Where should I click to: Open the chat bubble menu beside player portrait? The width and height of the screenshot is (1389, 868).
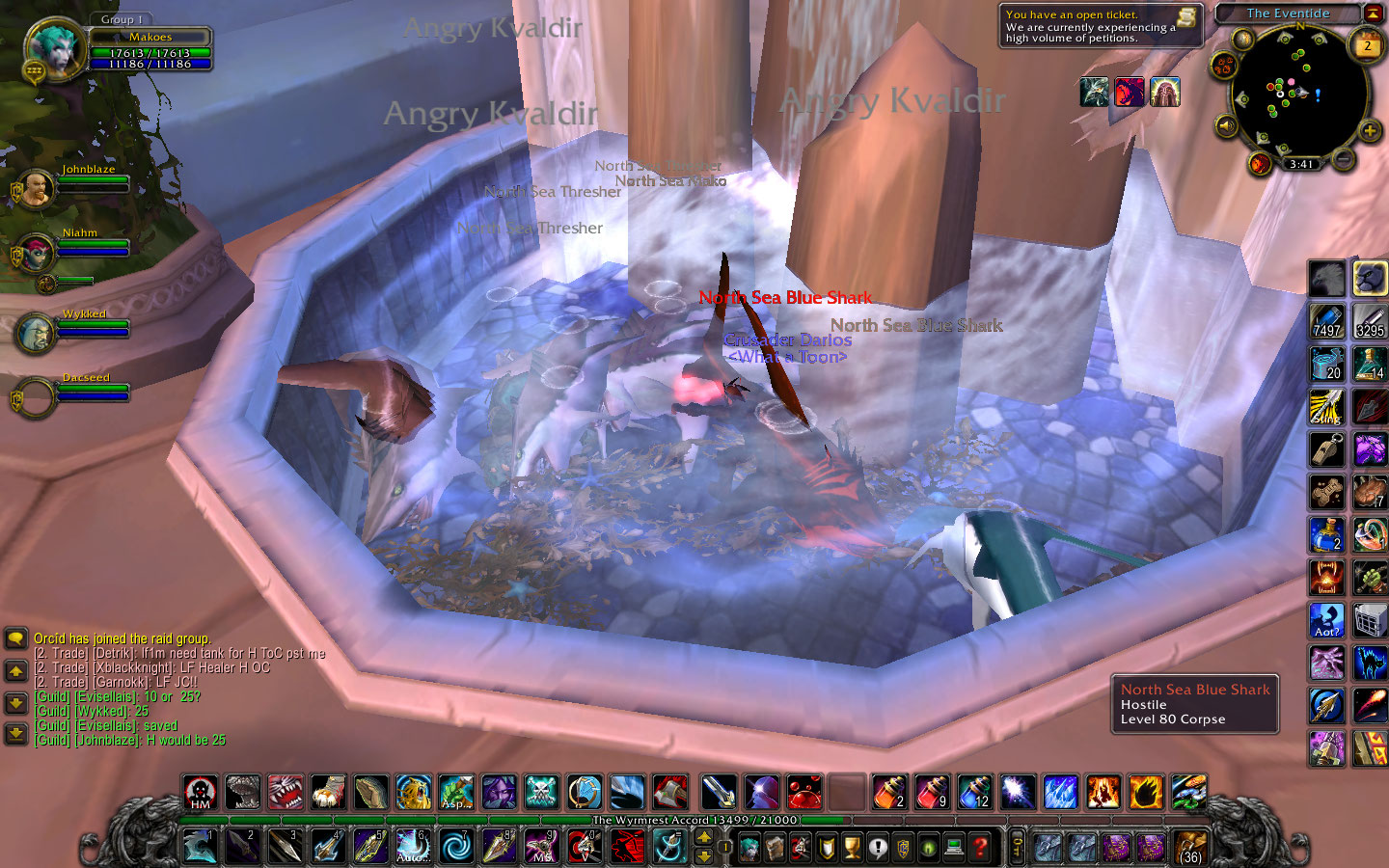click(33, 72)
